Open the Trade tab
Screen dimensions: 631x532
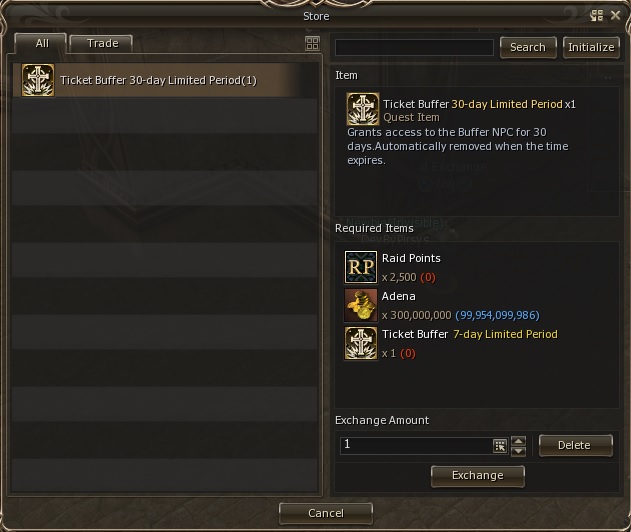(x=103, y=44)
